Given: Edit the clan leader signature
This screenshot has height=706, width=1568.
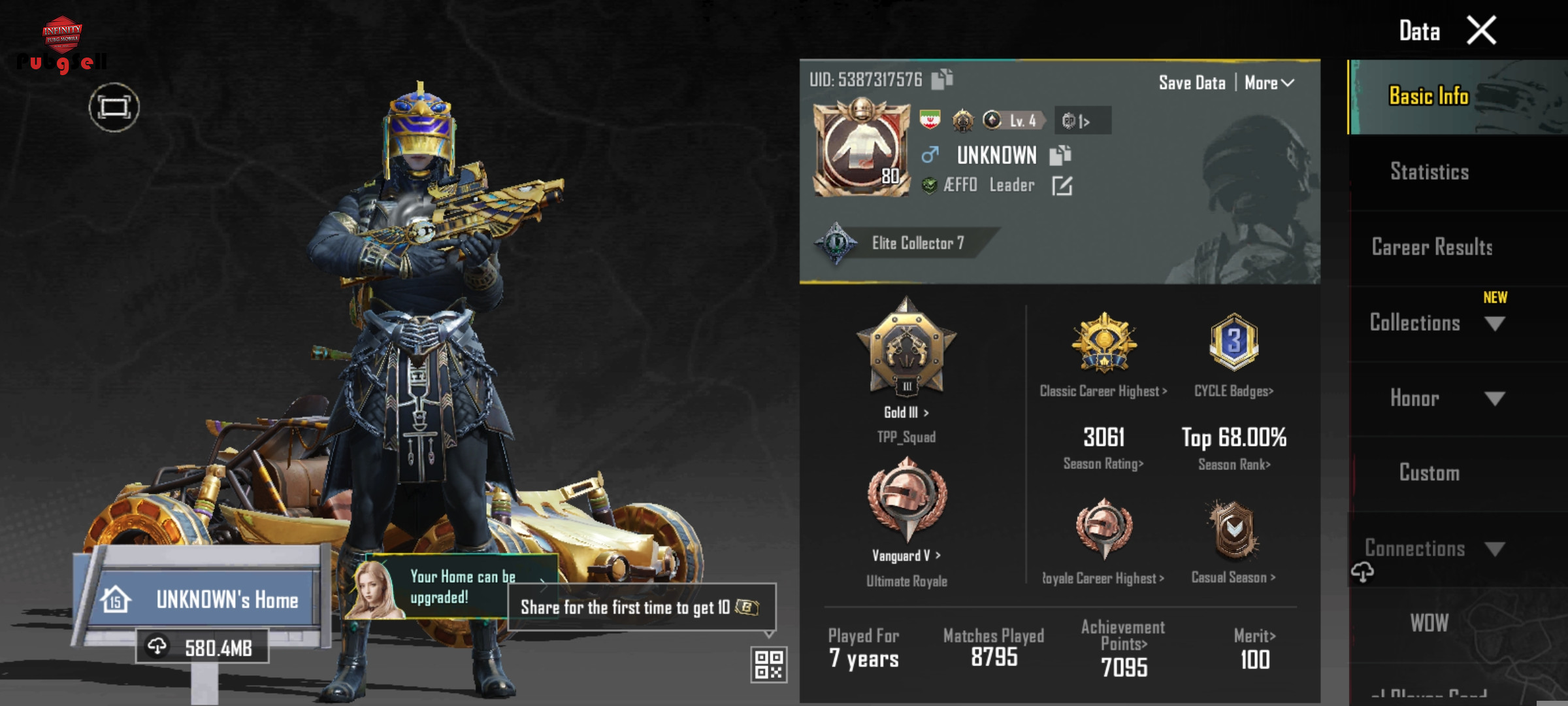Looking at the screenshot, I should click(1062, 186).
